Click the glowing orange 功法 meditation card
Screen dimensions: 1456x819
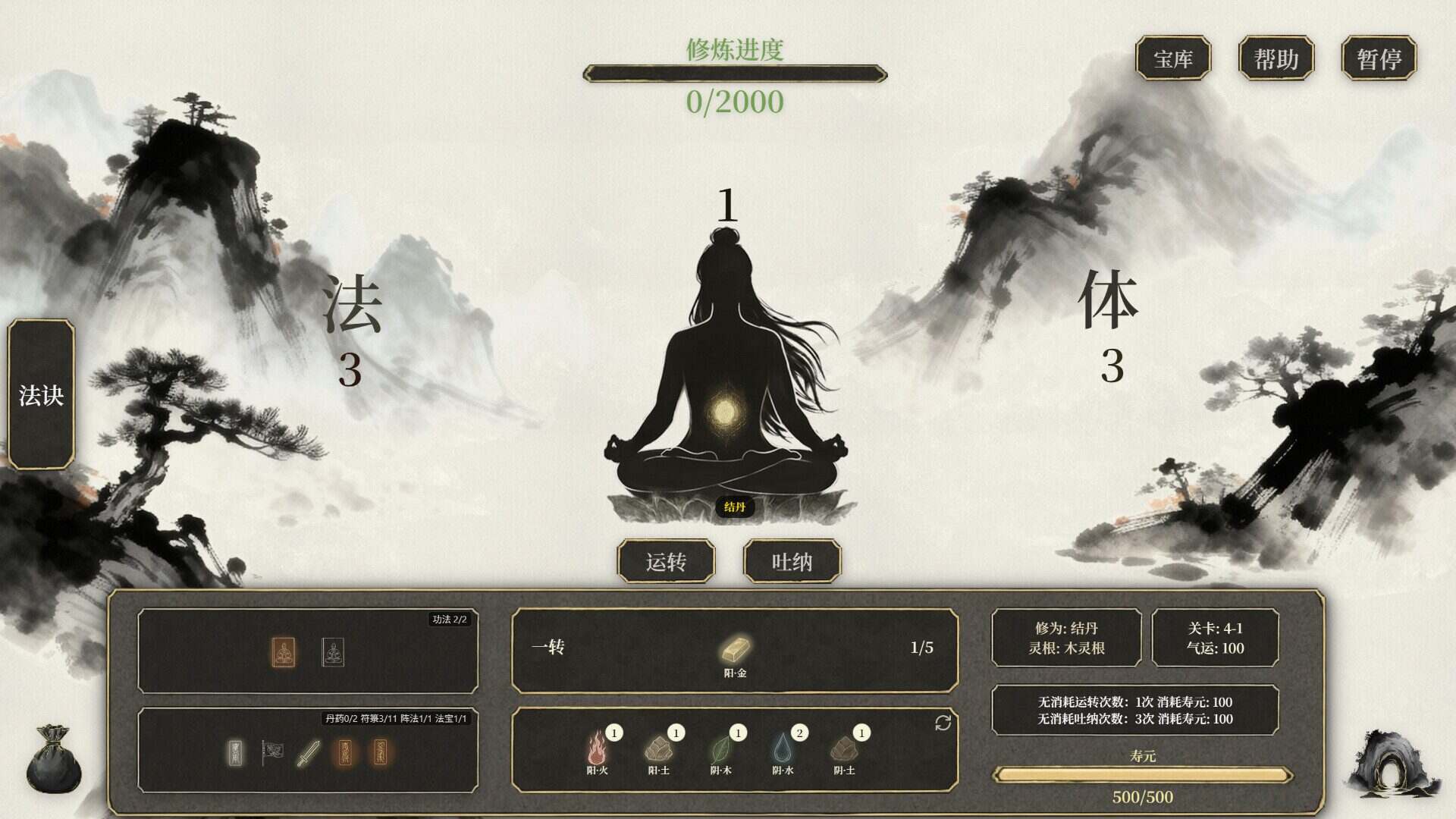coord(284,652)
